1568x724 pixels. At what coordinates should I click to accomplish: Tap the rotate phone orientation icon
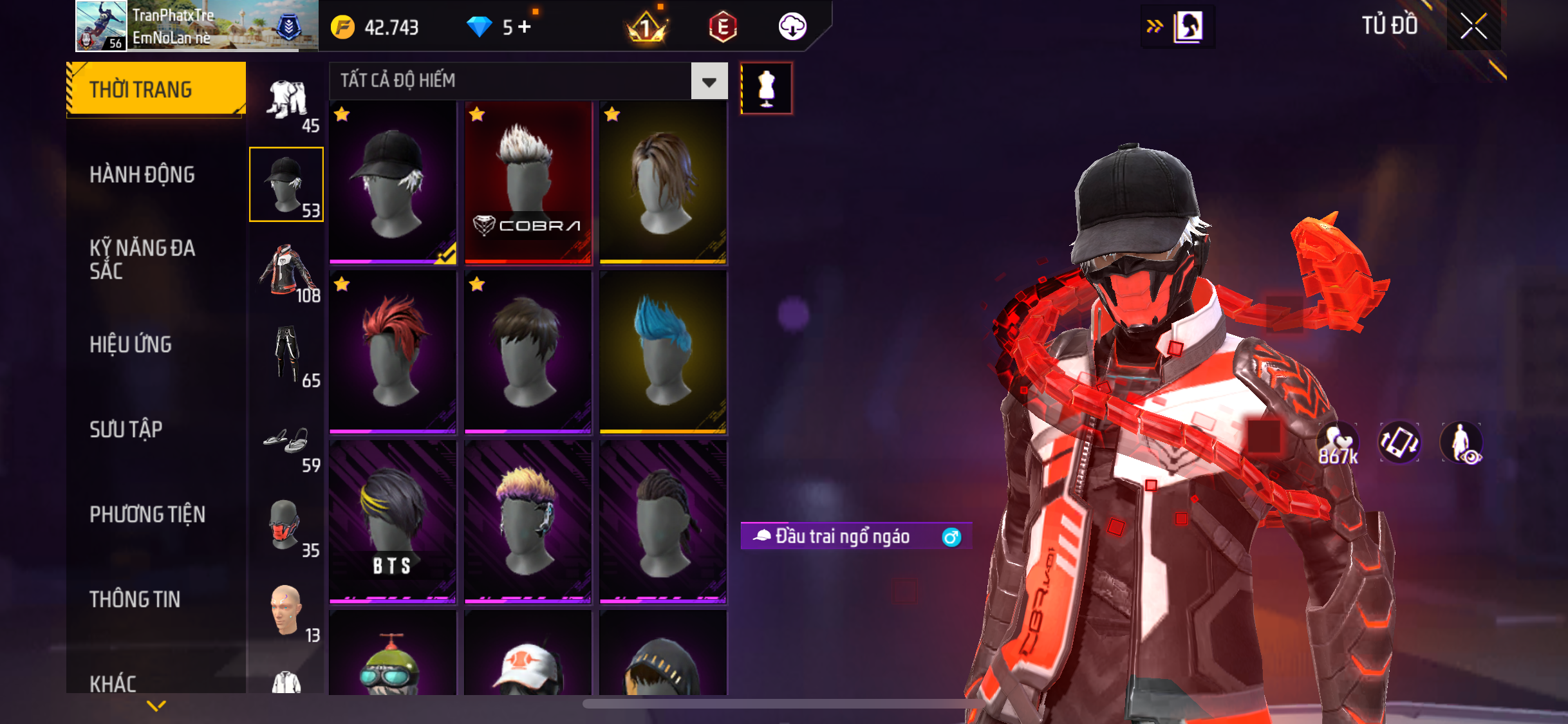pos(1399,443)
